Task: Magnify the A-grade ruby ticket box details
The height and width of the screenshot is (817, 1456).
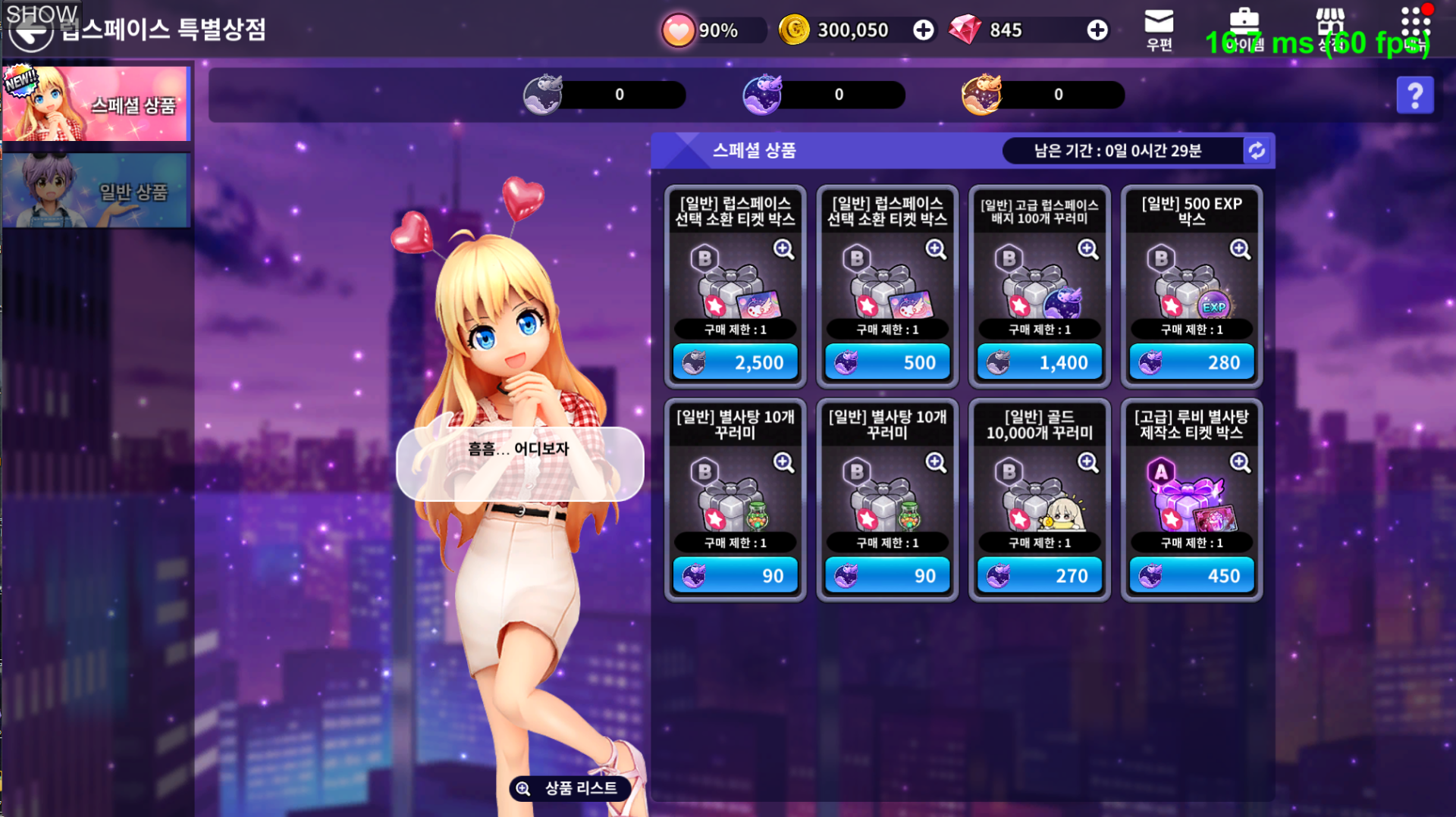Action: (x=1240, y=462)
